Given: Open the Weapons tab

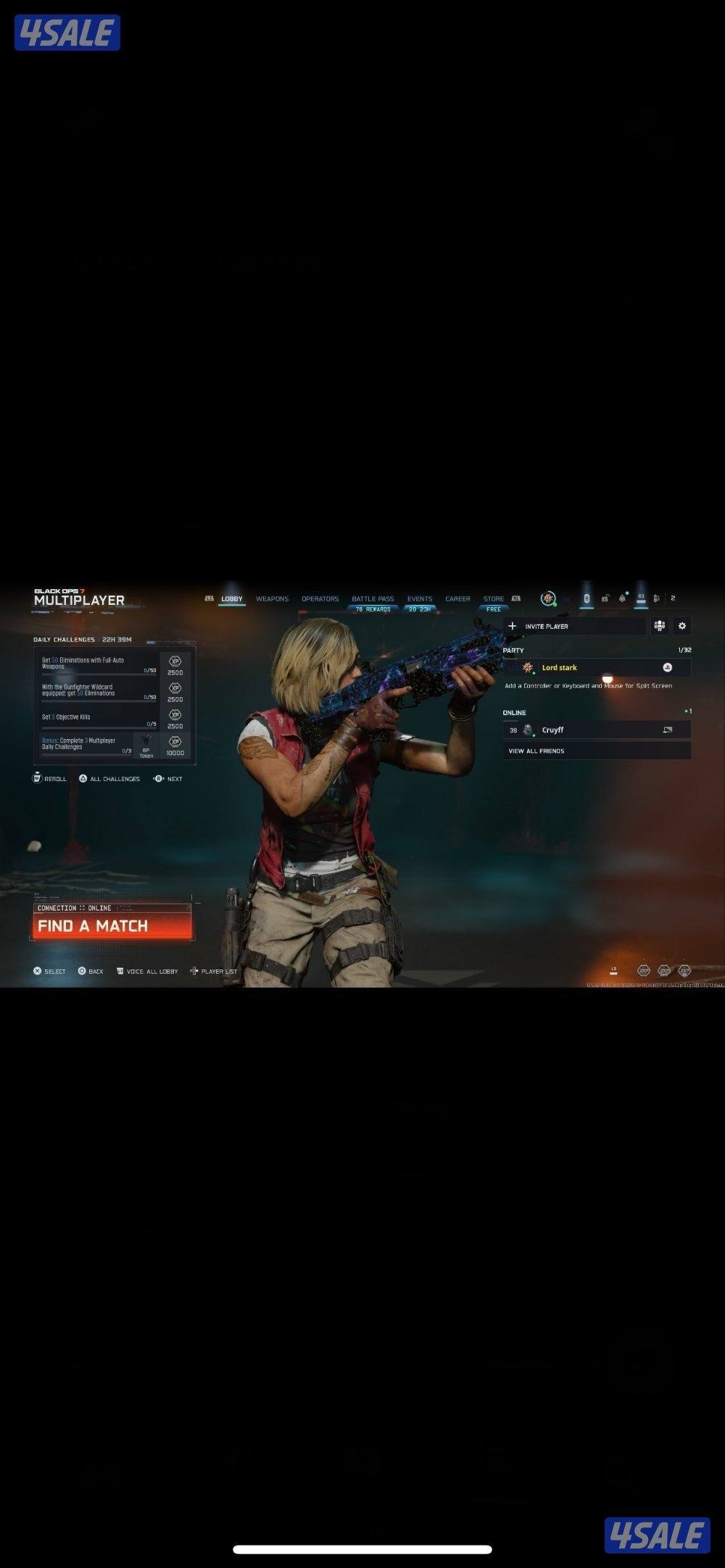Looking at the screenshot, I should pyautogui.click(x=272, y=599).
